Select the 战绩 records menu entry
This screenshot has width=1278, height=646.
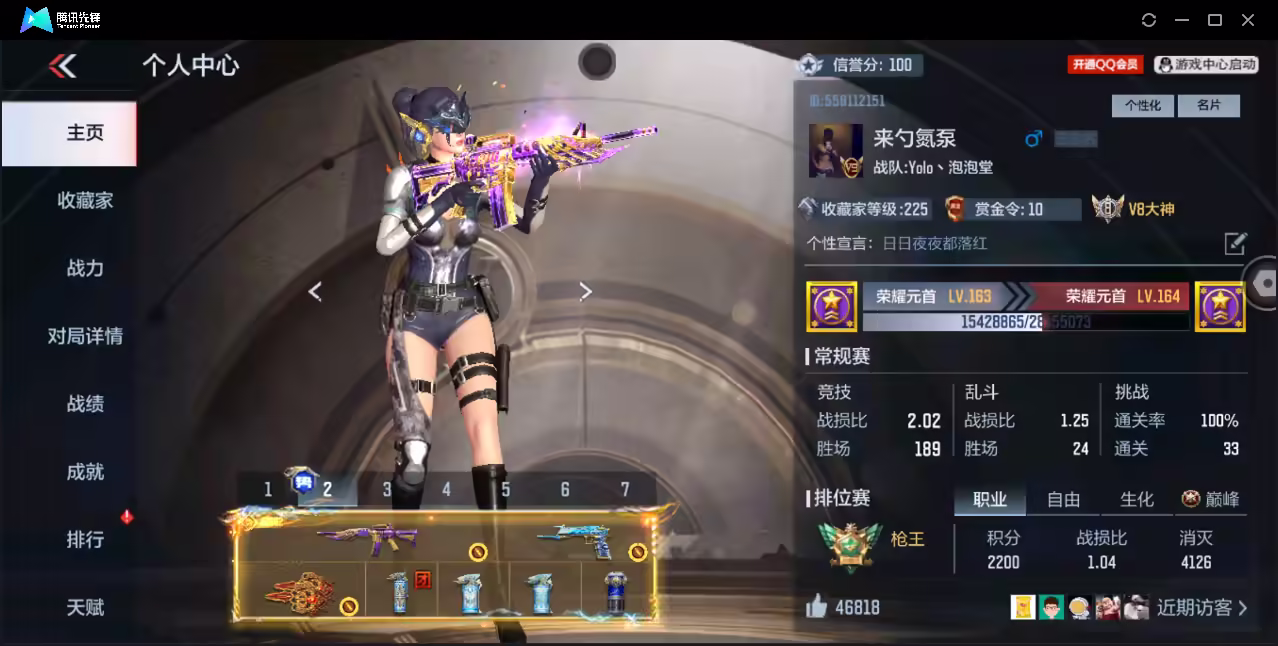(85, 404)
